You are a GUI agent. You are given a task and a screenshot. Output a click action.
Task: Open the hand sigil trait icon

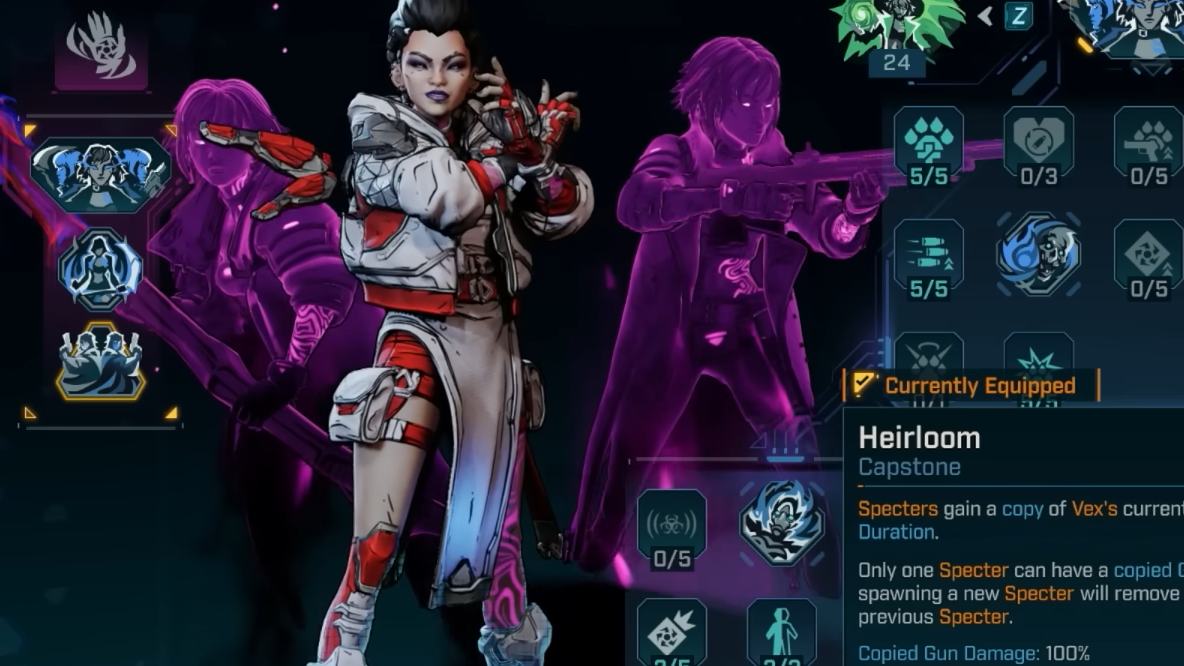[x=100, y=48]
